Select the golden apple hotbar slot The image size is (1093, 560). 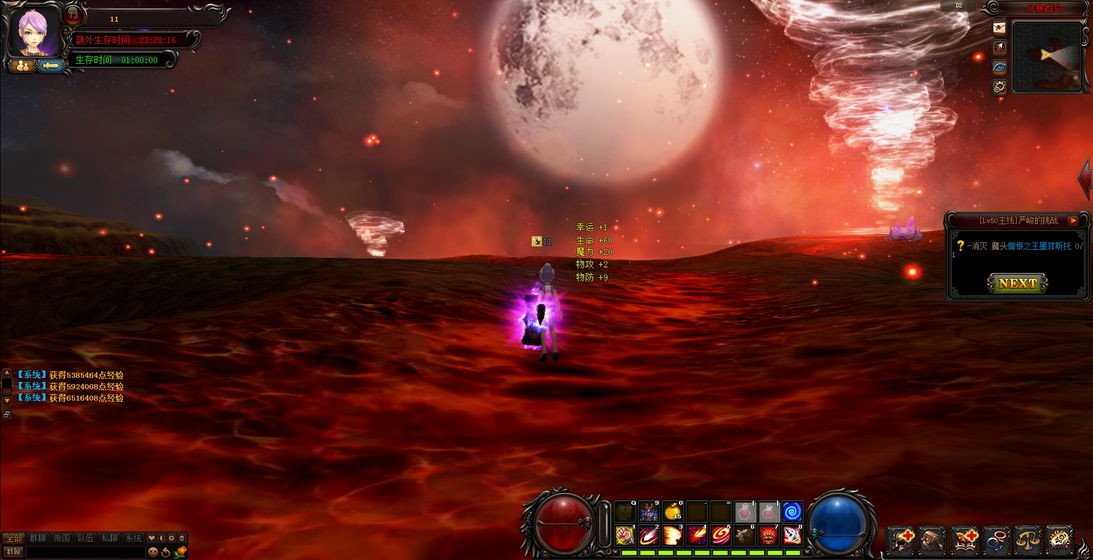tap(672, 512)
